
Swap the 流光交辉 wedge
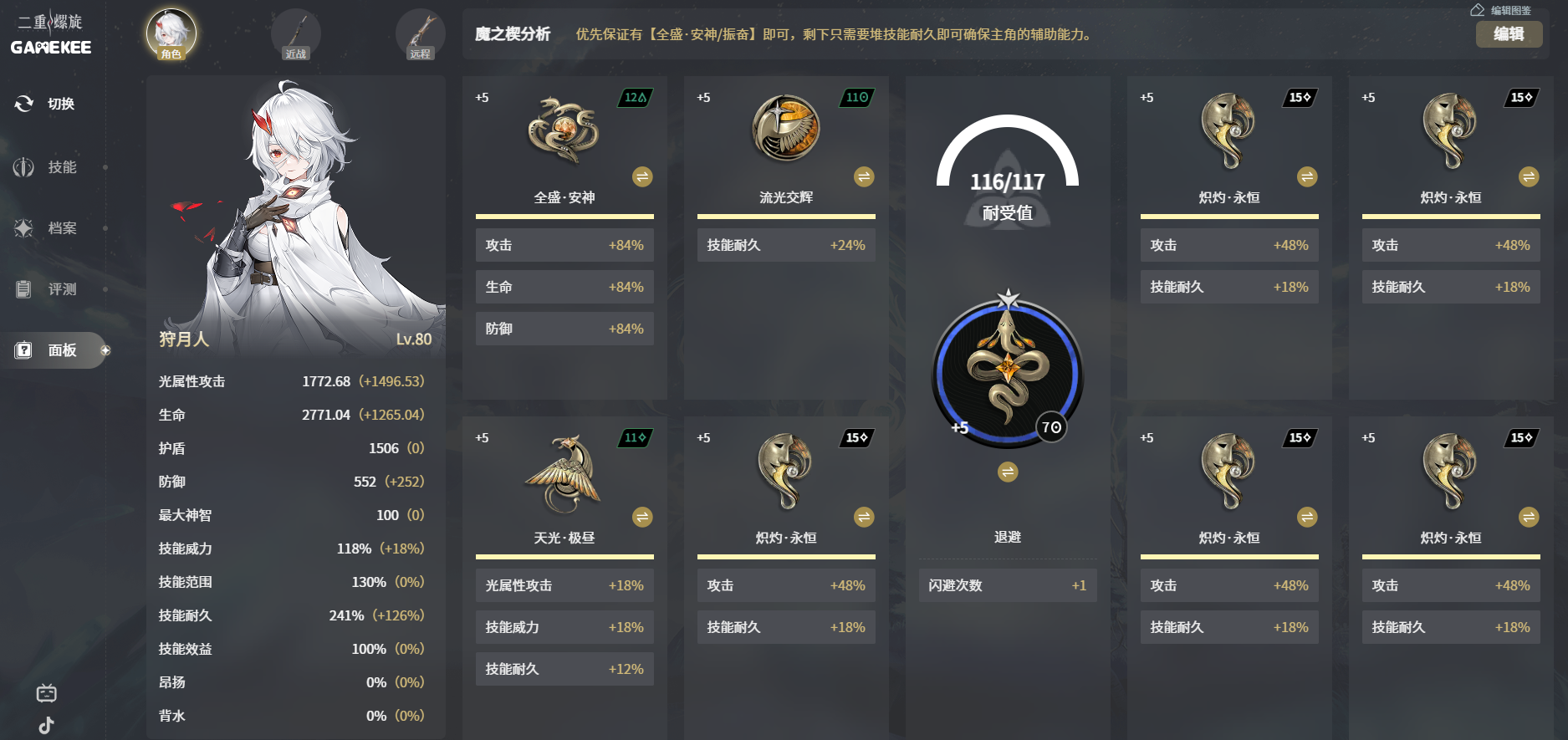pyautogui.click(x=864, y=176)
